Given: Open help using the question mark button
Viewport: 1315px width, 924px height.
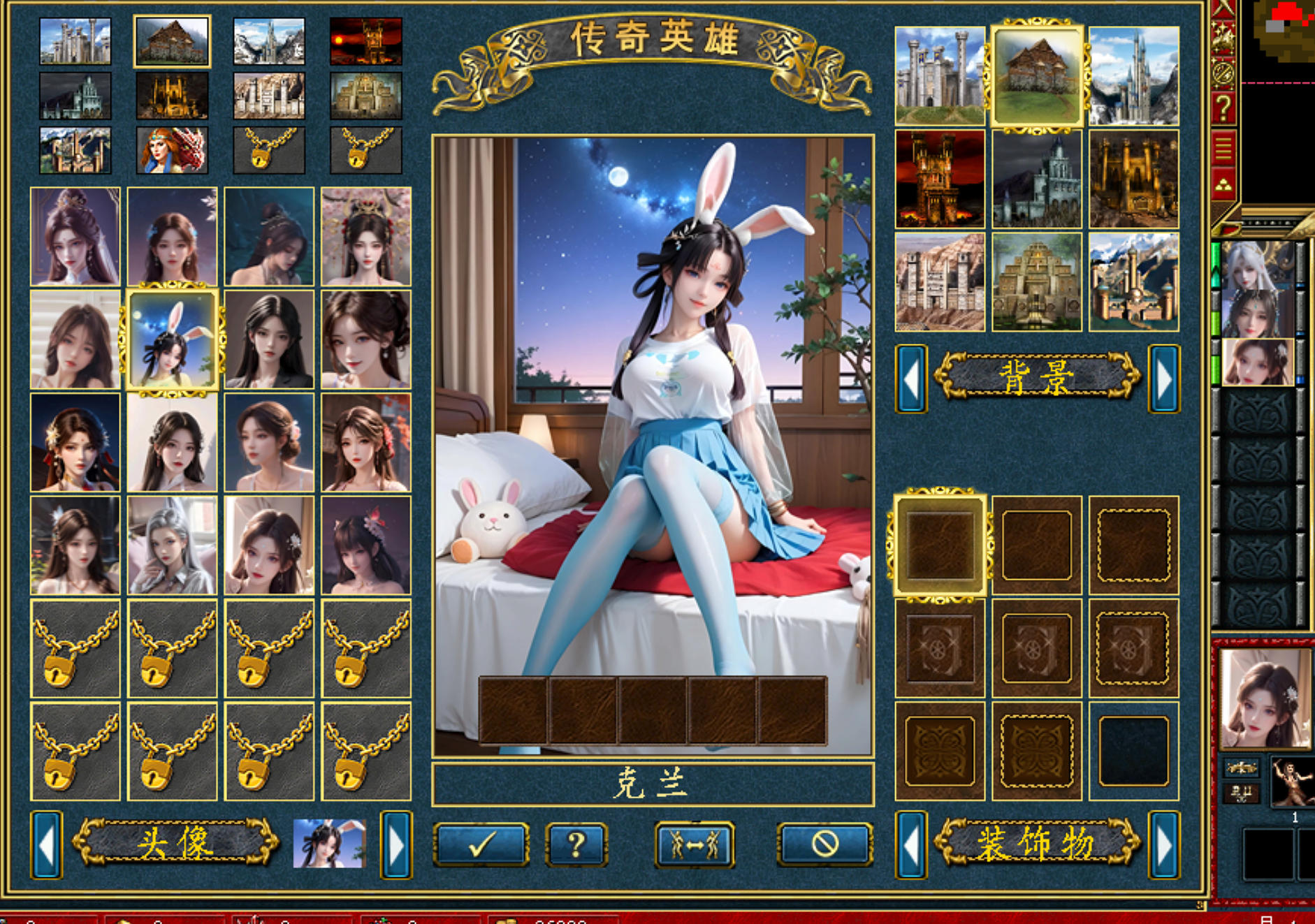Looking at the screenshot, I should click(576, 845).
